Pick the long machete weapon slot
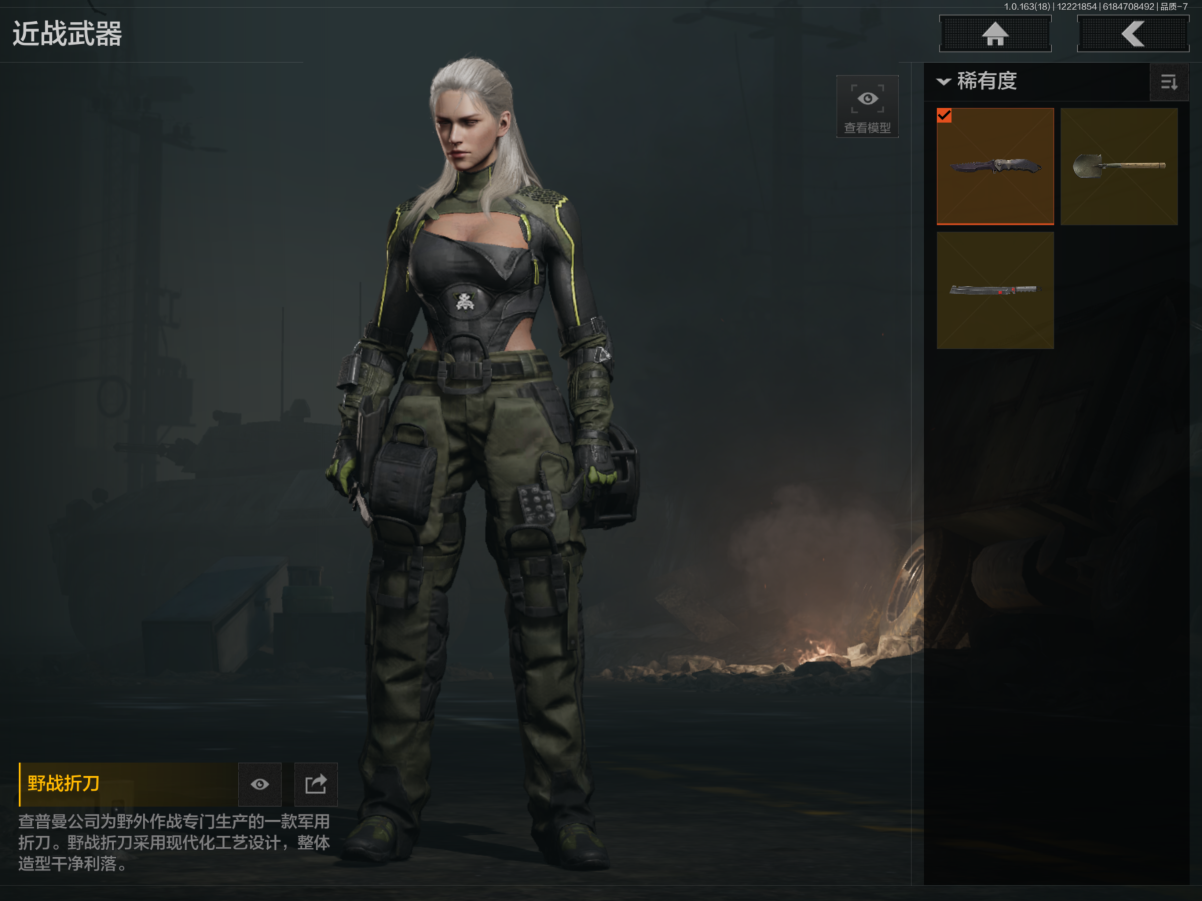Image resolution: width=1202 pixels, height=901 pixels. [x=995, y=290]
